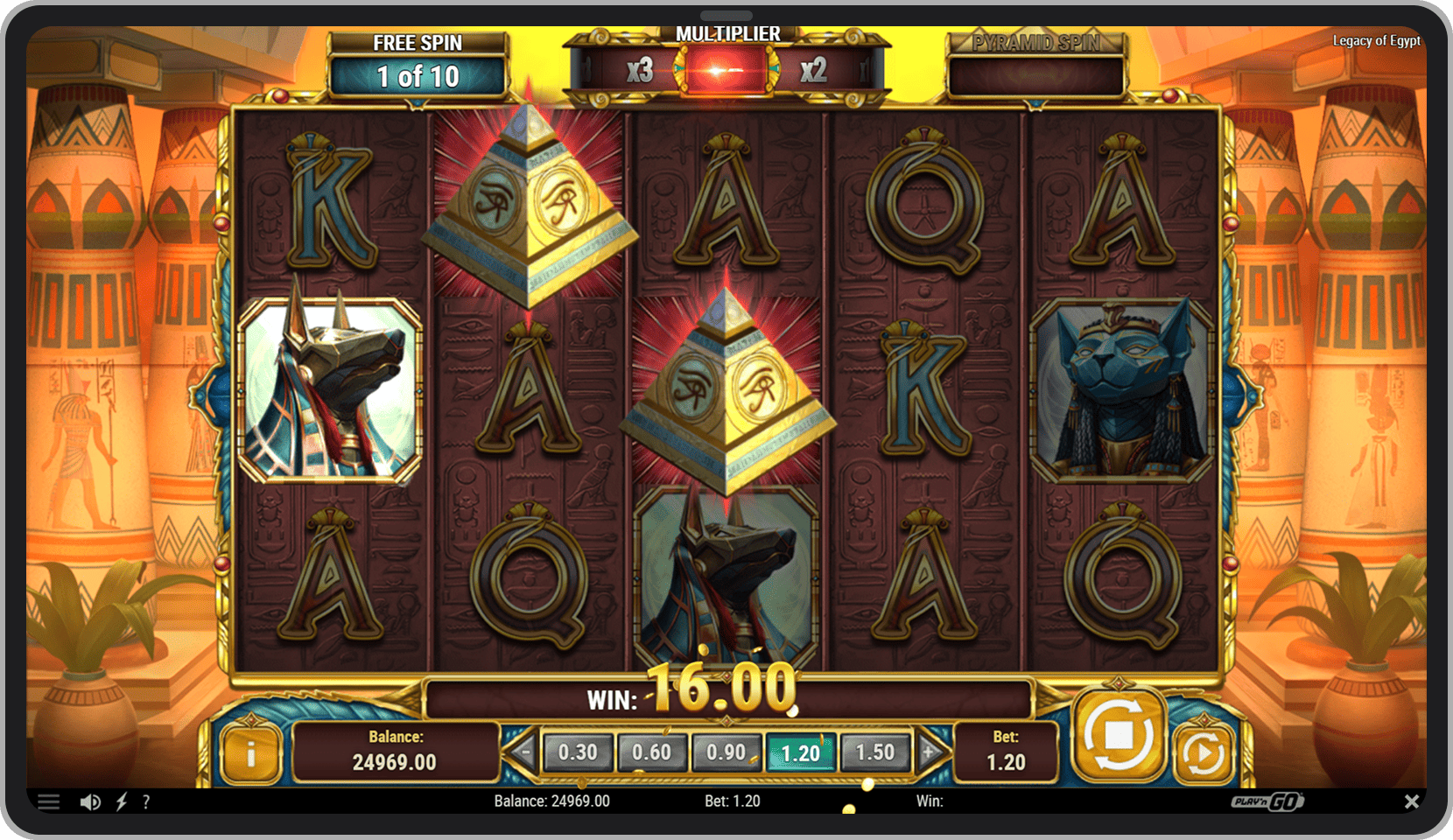Activate the auto-play button
The height and width of the screenshot is (840, 1453).
pos(1203,752)
